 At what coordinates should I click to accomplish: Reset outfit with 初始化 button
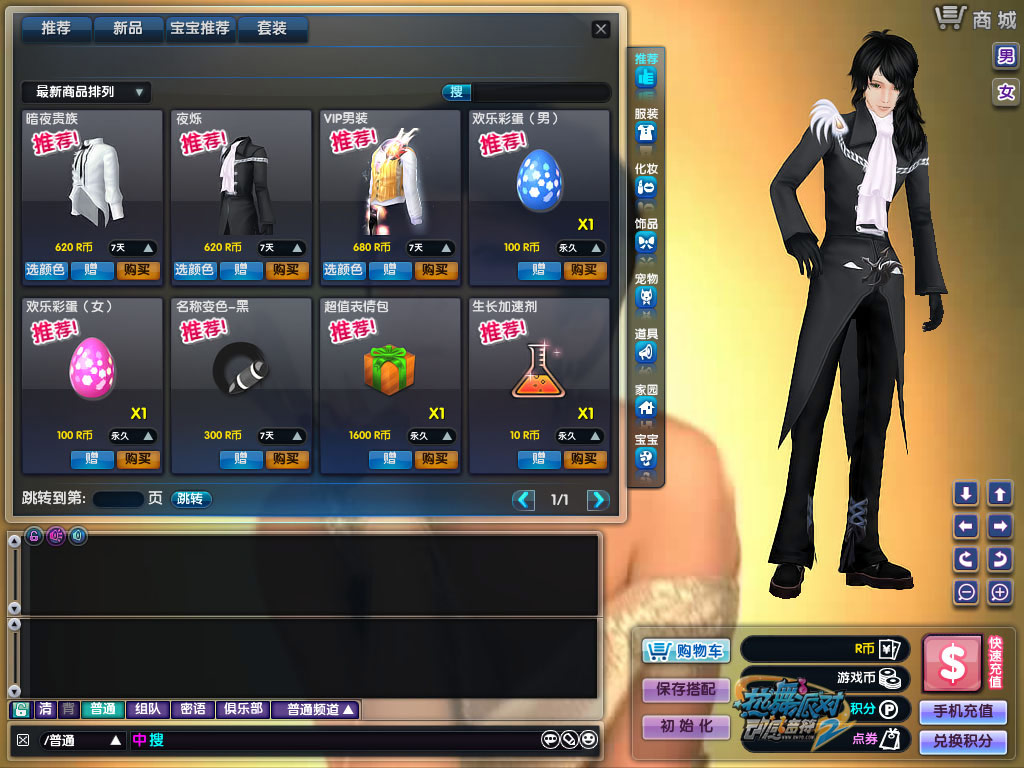click(687, 727)
